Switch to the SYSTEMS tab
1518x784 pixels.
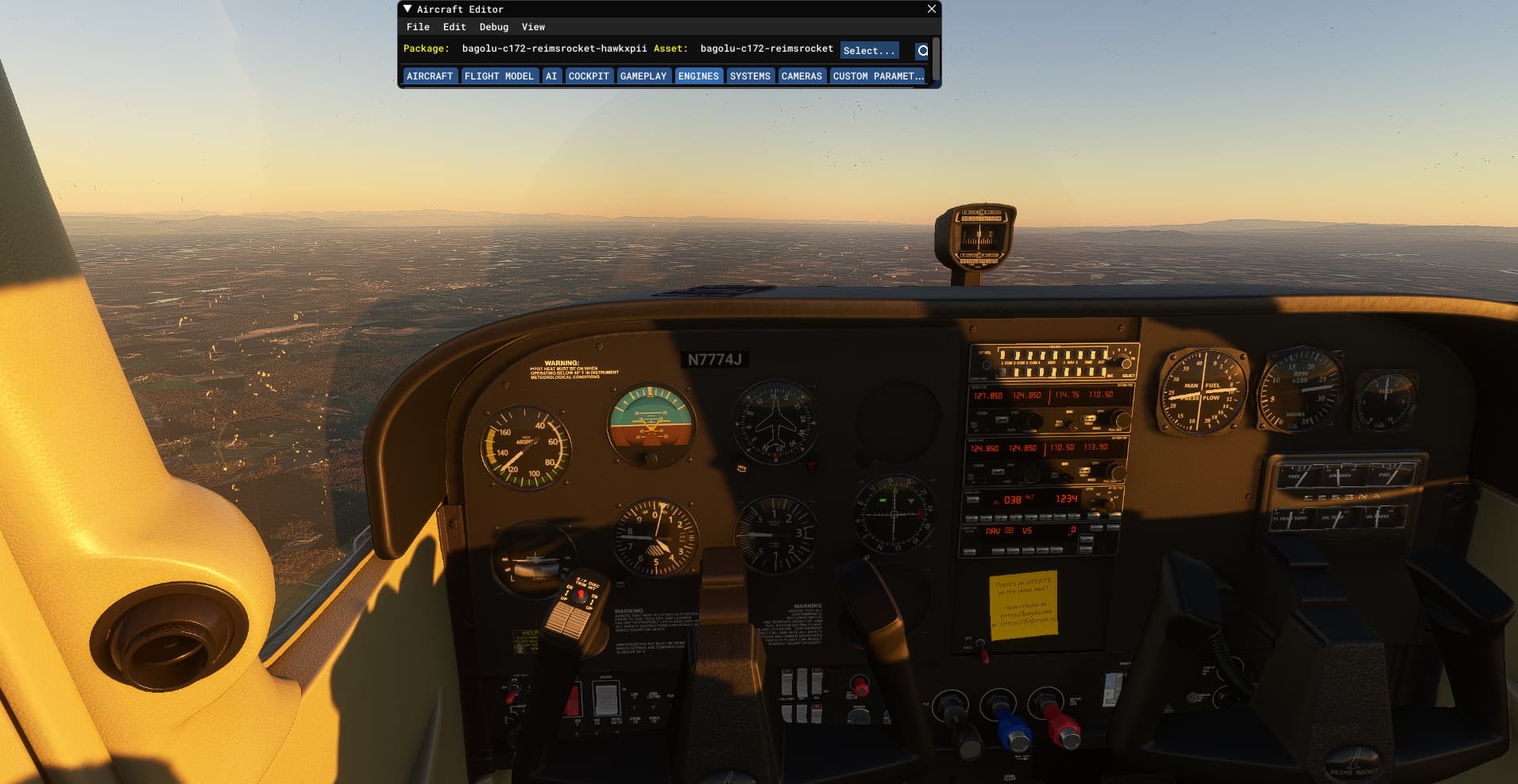coord(750,75)
